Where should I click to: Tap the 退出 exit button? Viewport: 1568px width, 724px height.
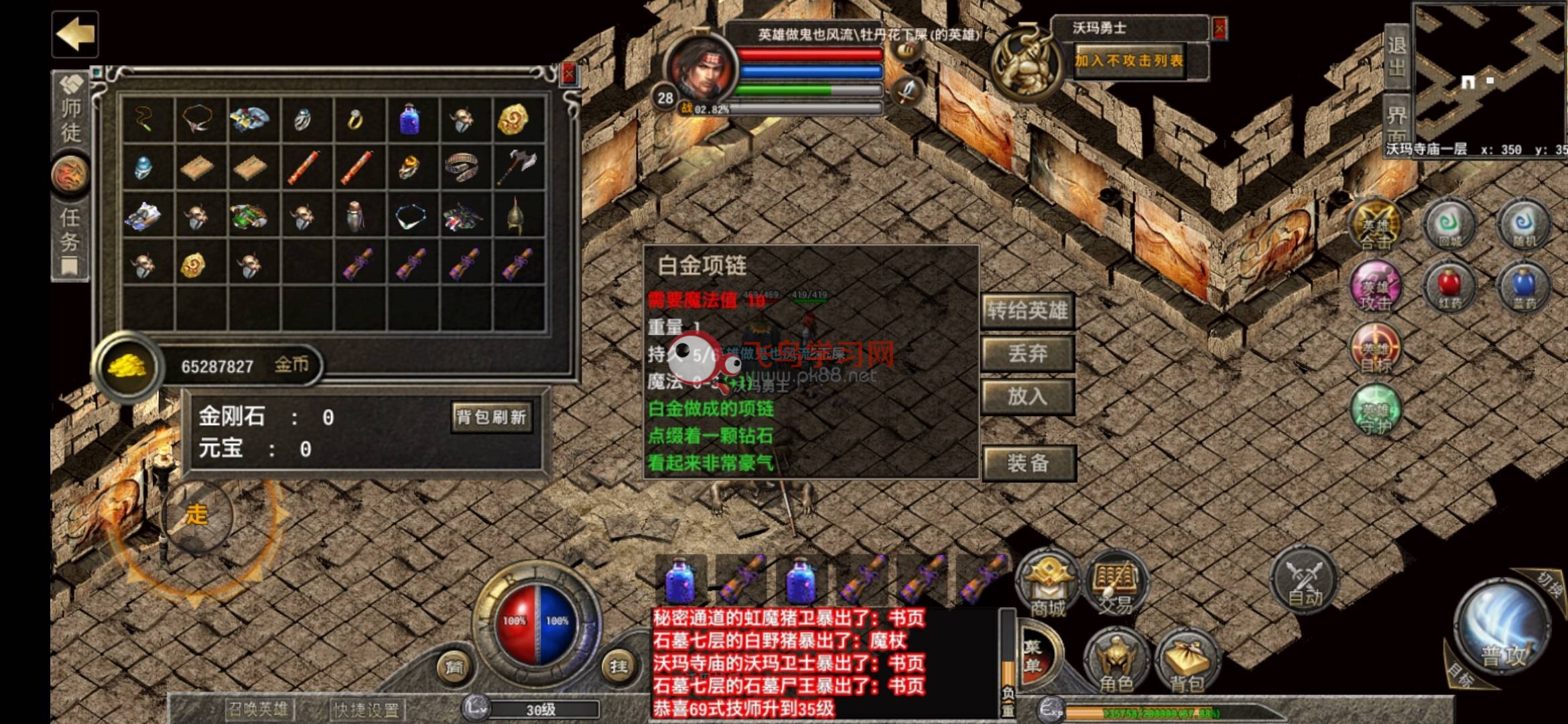(x=1396, y=56)
